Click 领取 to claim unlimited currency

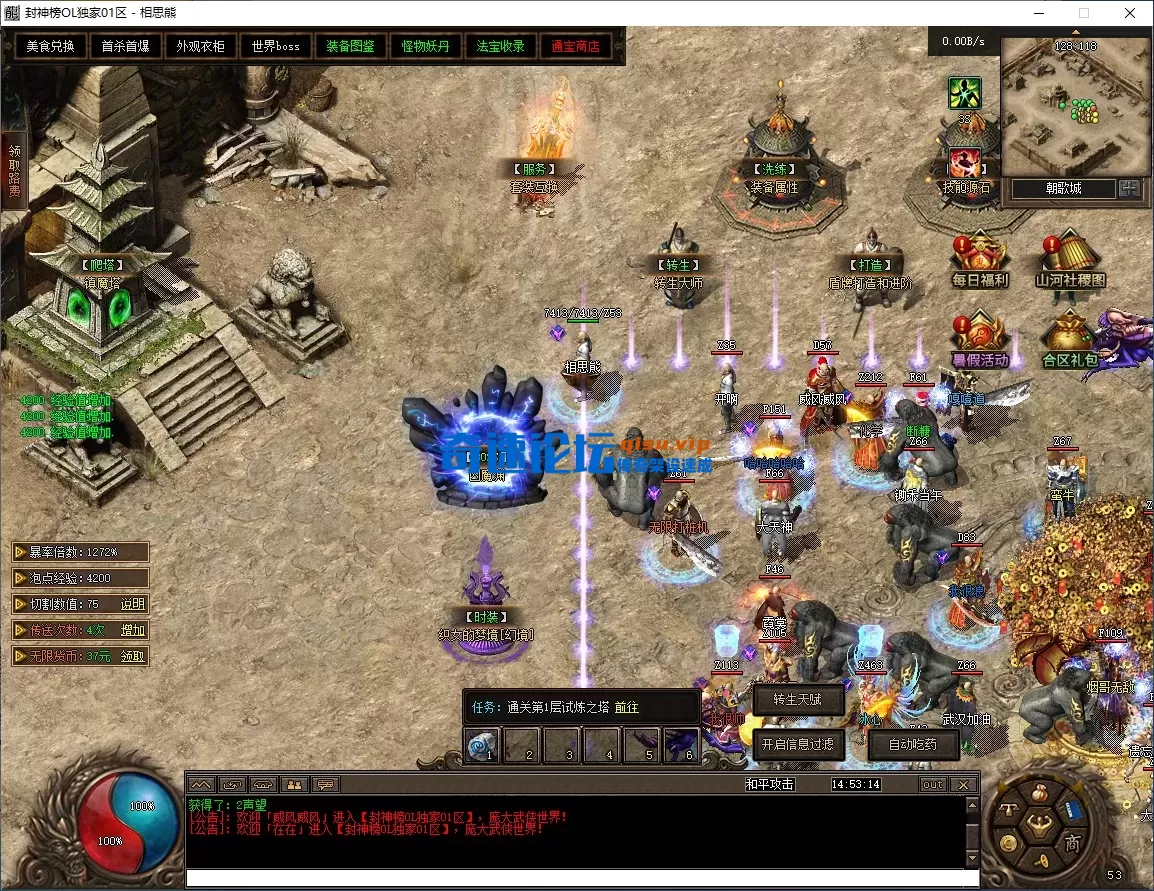[x=133, y=656]
